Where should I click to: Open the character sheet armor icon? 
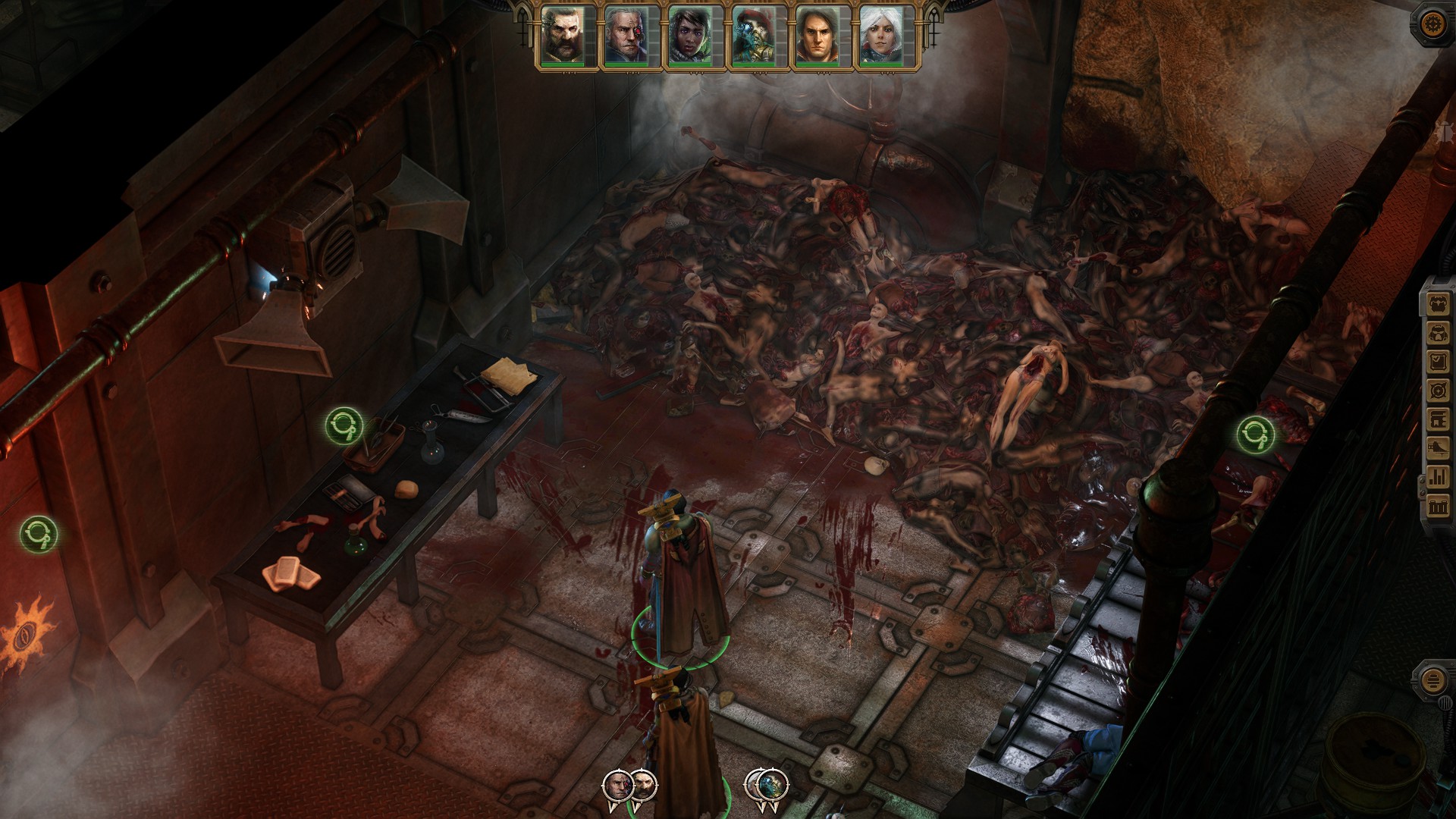click(1439, 305)
